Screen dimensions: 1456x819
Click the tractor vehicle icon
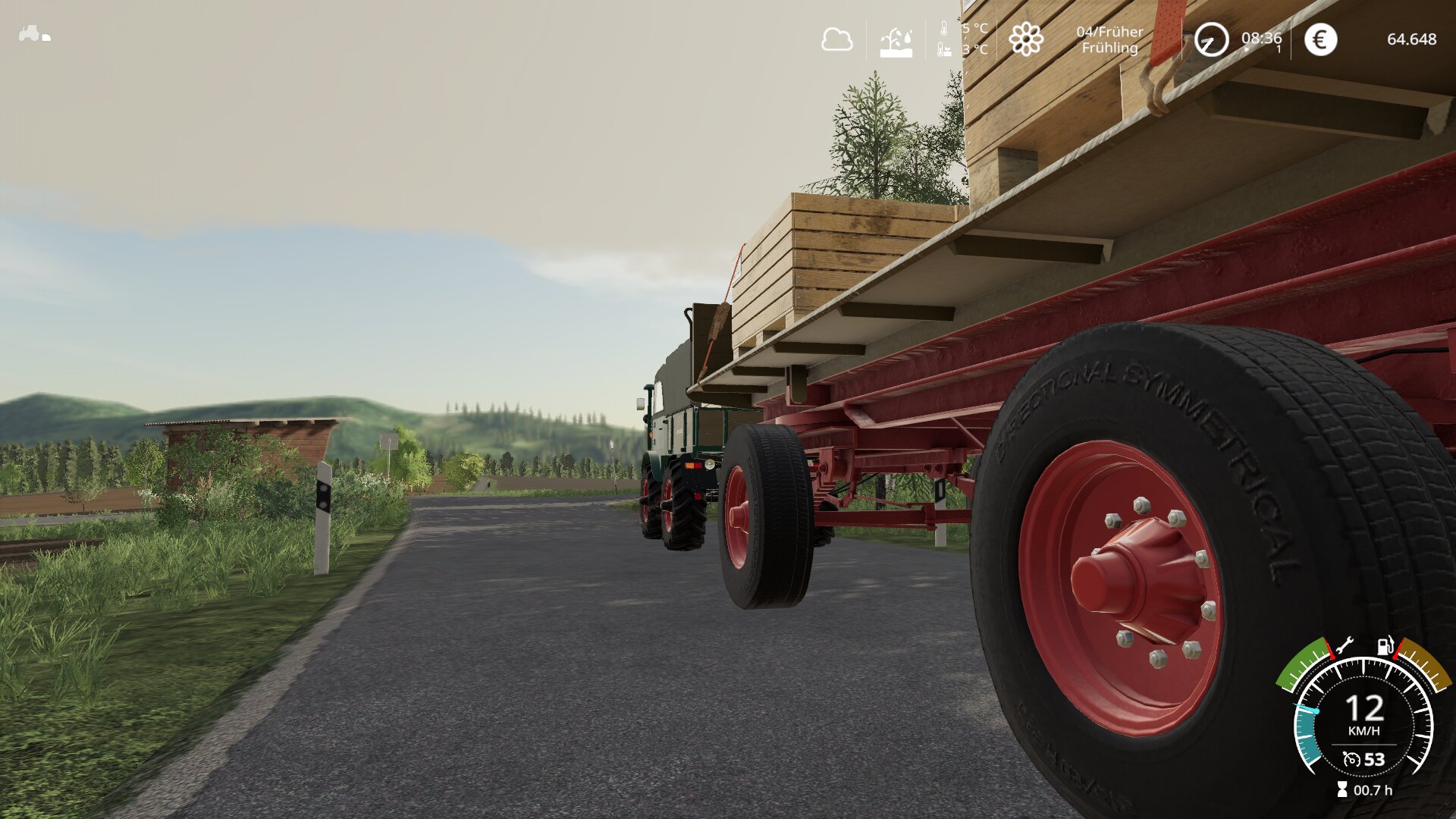pyautogui.click(x=34, y=34)
